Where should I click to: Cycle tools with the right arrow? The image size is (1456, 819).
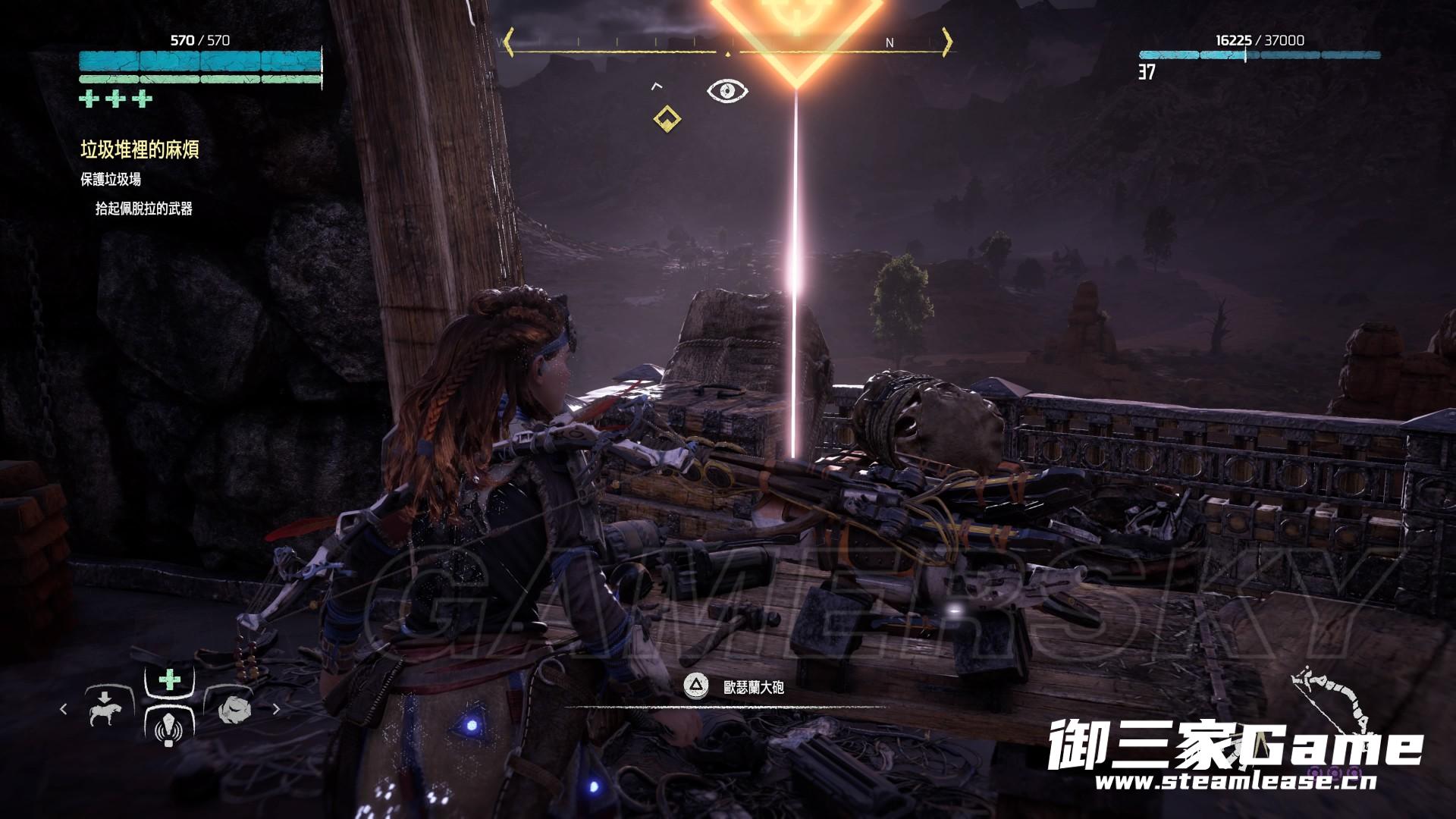[276, 709]
